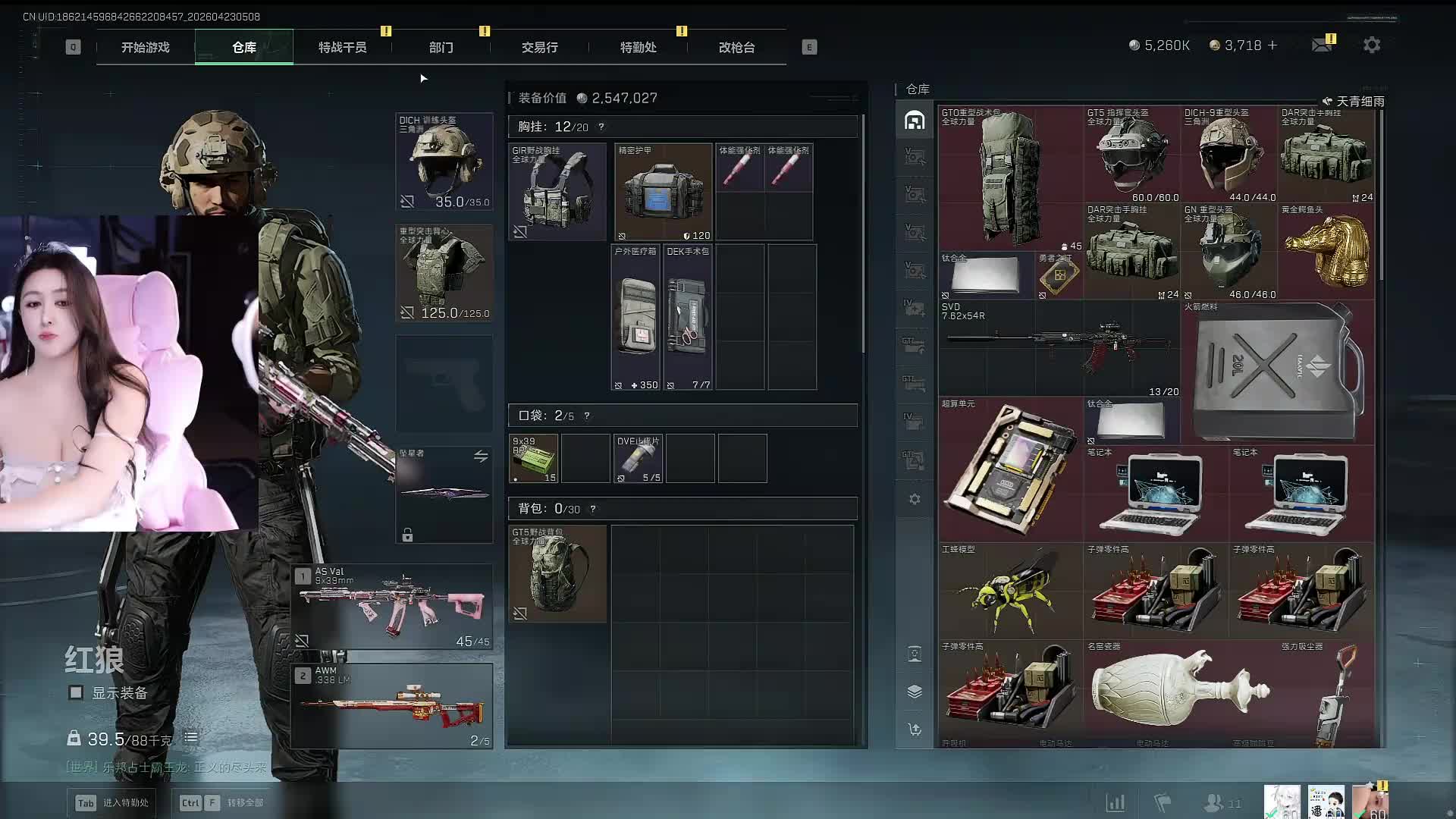Open the mail envelope icon
Screen dimensions: 1456x819
(x=1322, y=45)
